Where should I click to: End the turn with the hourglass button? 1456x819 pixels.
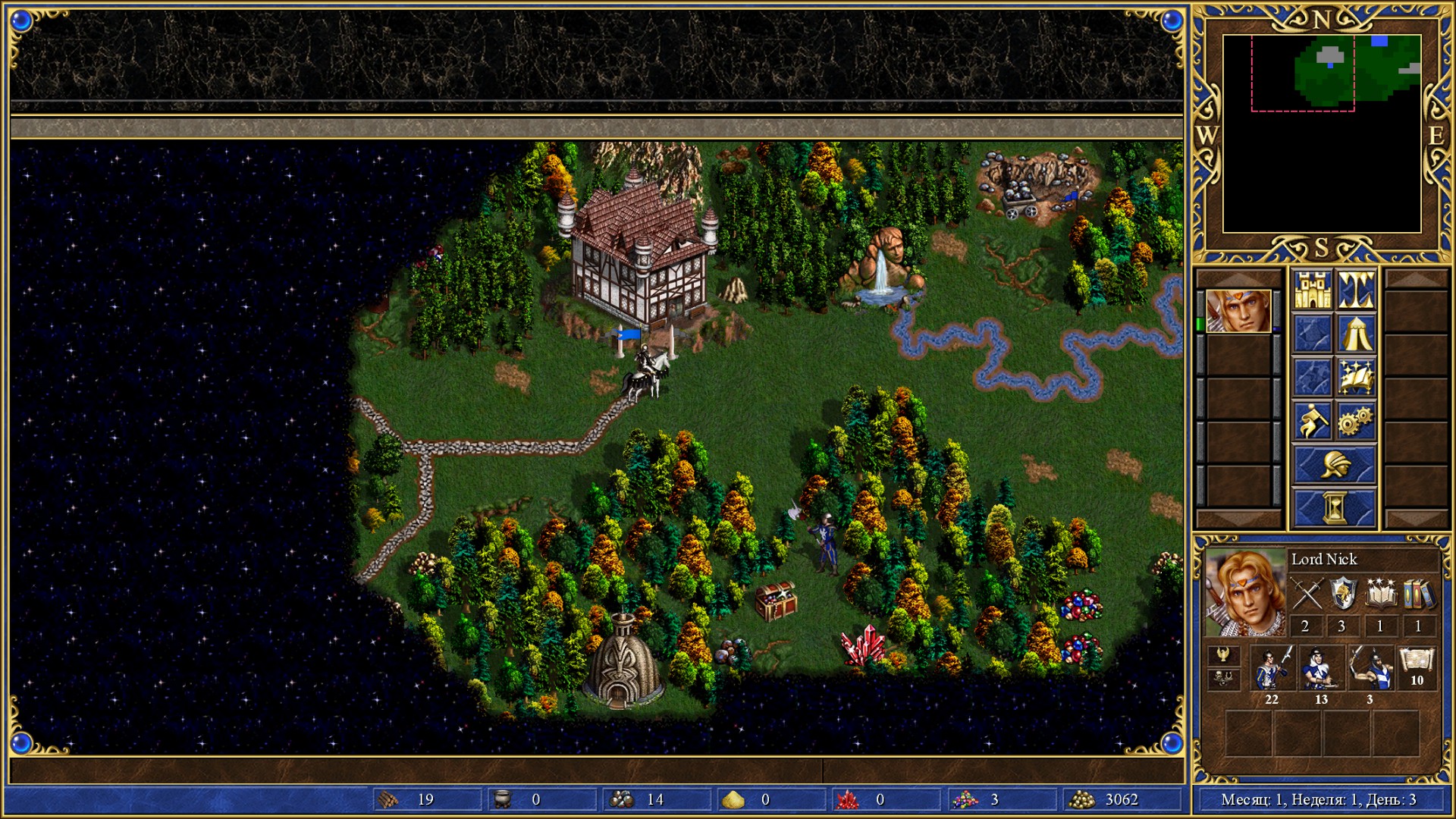1334,507
